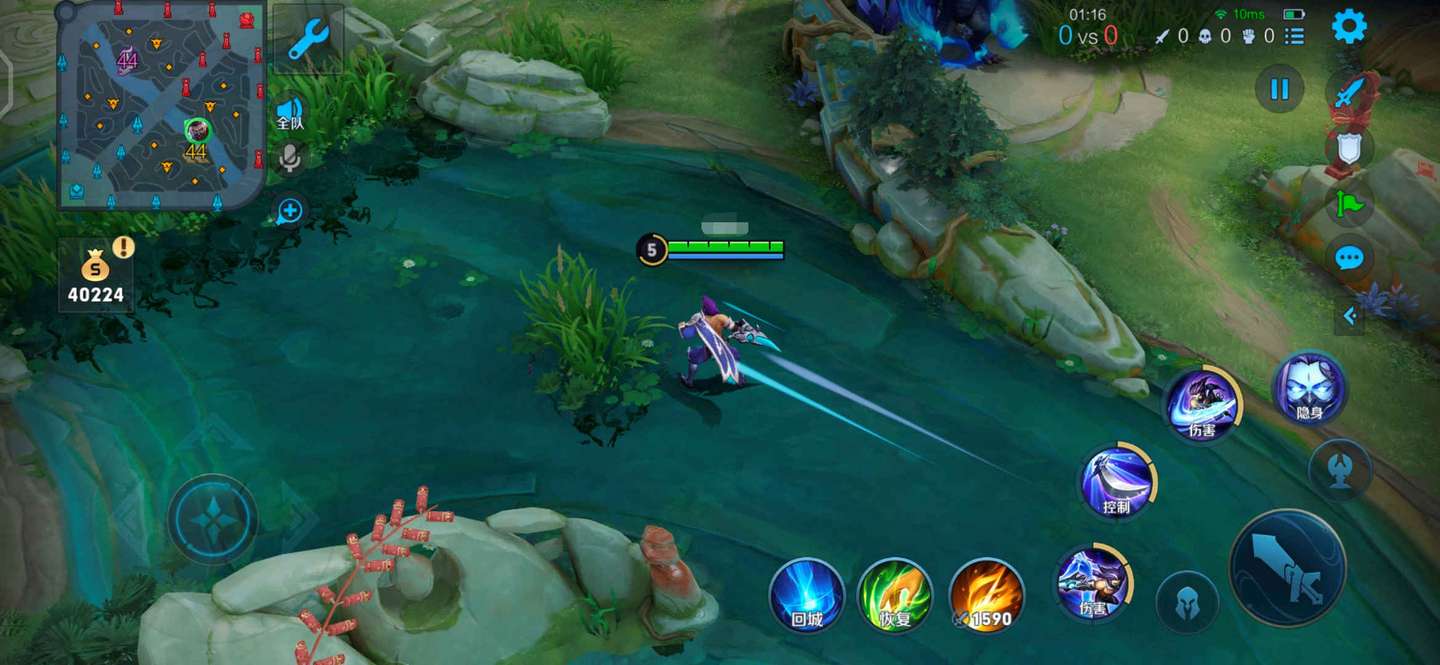1440x665 pixels.
Task: Send the green flag gather signal
Action: [x=1349, y=204]
